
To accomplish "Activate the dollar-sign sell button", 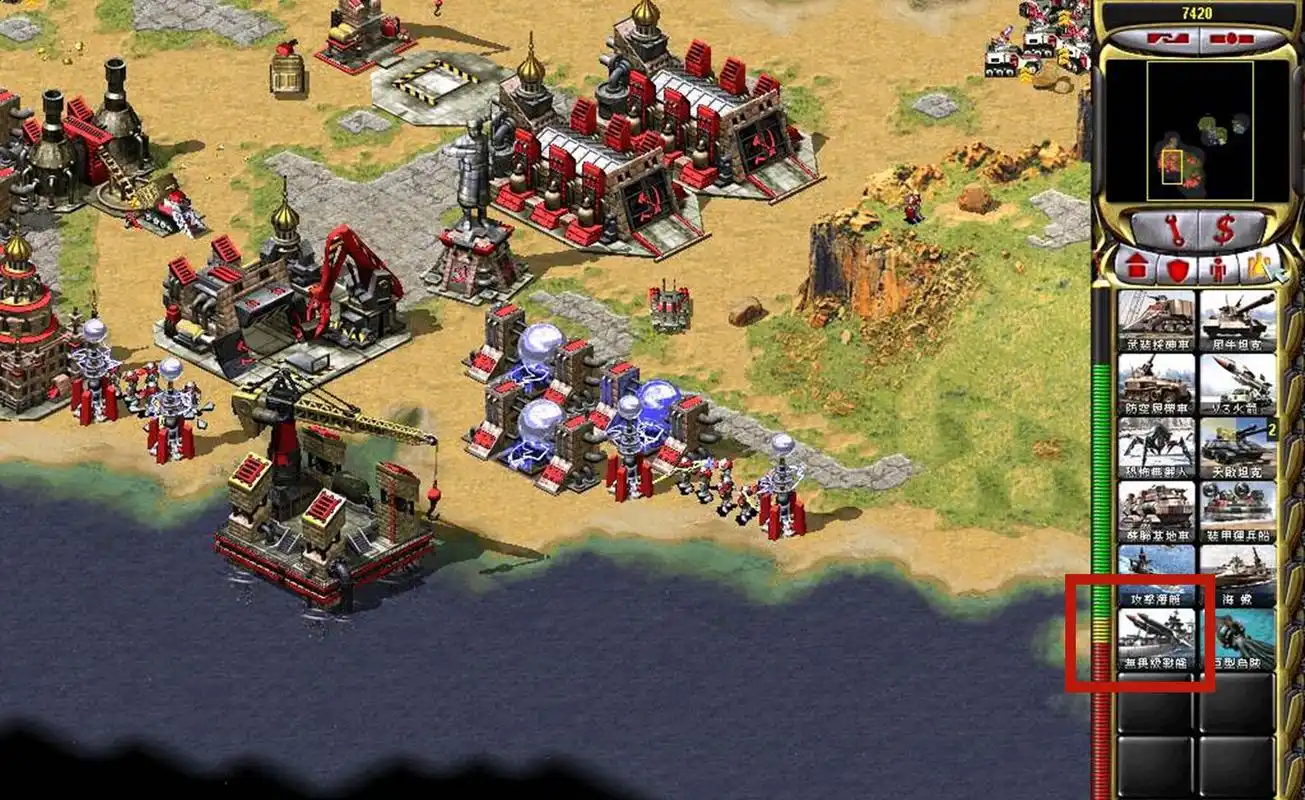I will pos(1224,230).
